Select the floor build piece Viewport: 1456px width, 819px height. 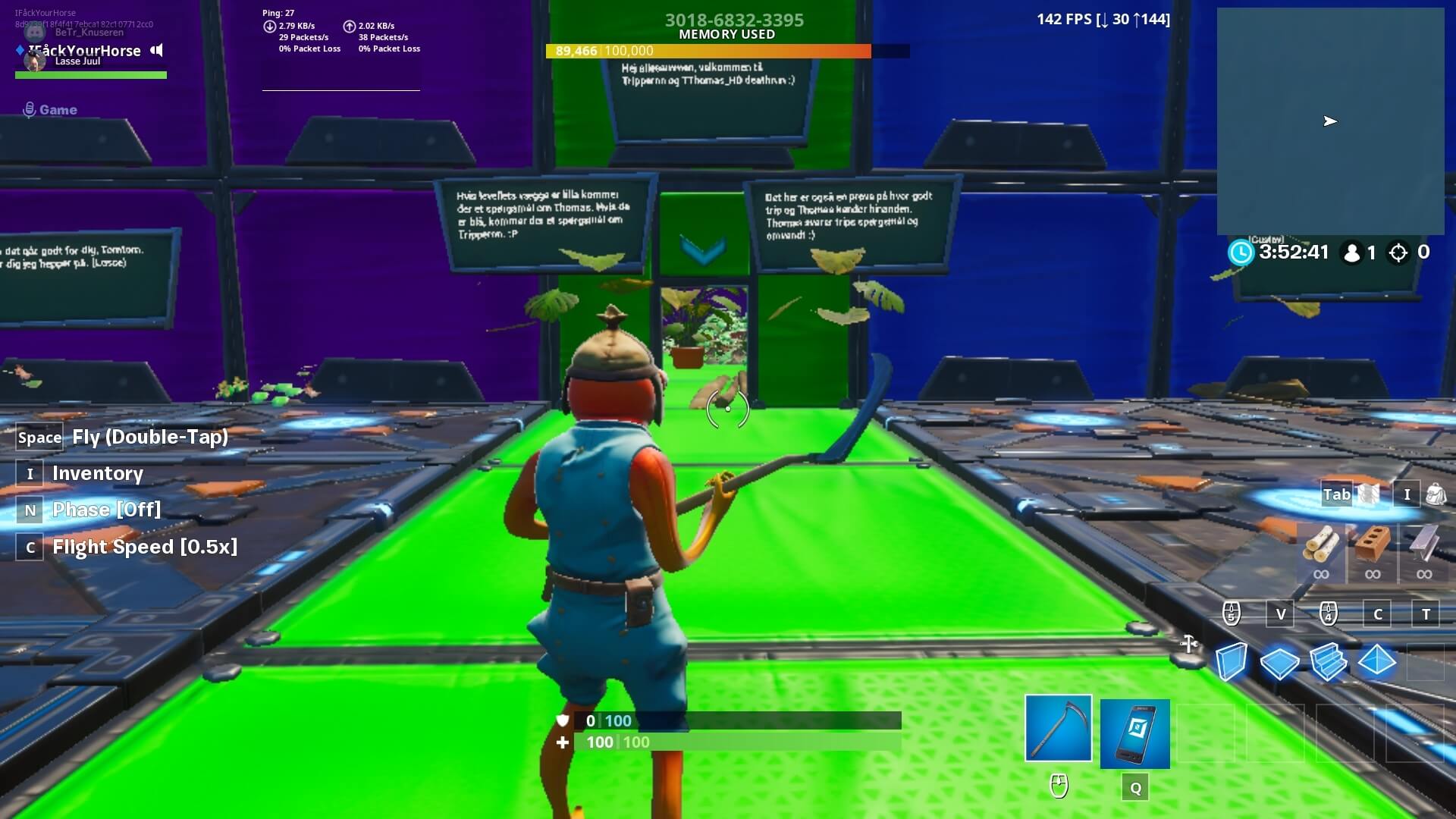pos(1281,662)
